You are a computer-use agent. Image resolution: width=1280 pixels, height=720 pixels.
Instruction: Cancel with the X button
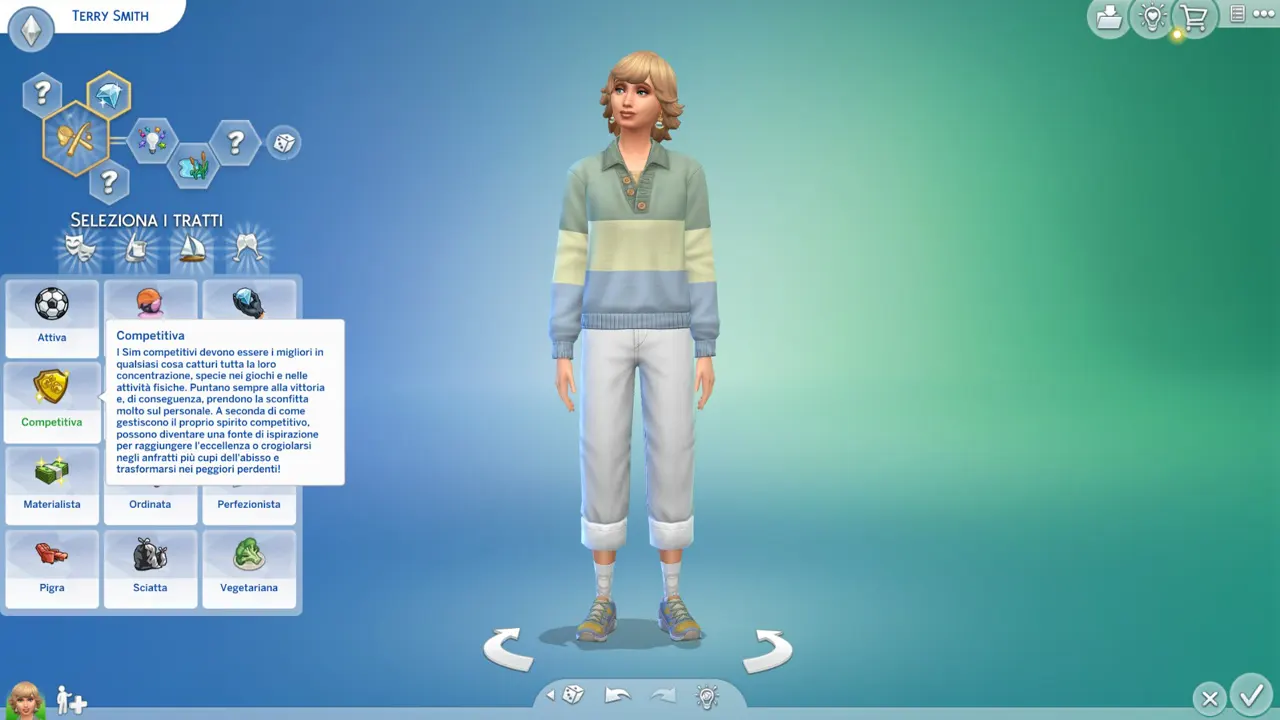coord(1209,699)
